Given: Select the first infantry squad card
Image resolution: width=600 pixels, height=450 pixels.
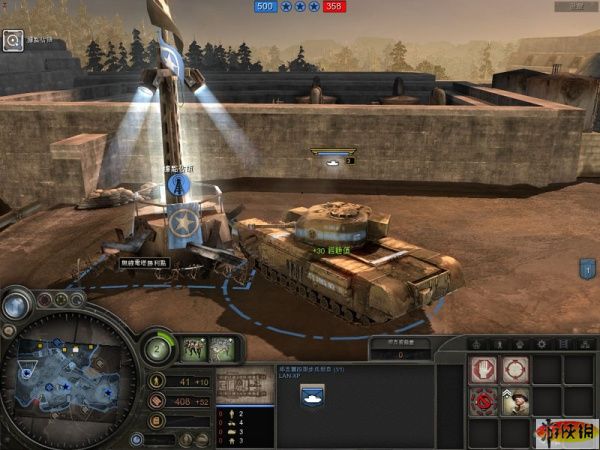Looking at the screenshot, I should [193, 349].
